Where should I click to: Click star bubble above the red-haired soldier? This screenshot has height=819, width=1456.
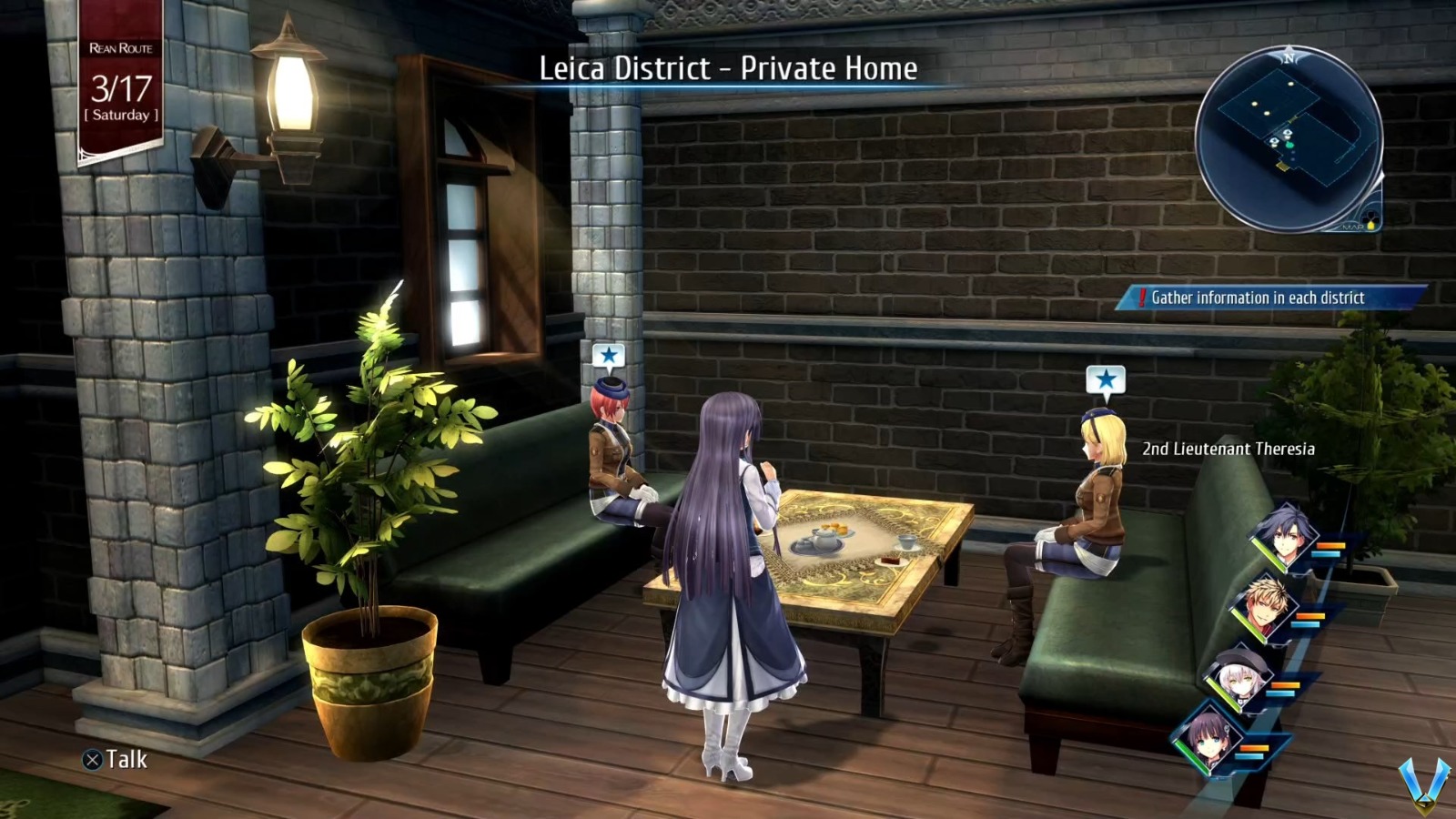coord(608,355)
